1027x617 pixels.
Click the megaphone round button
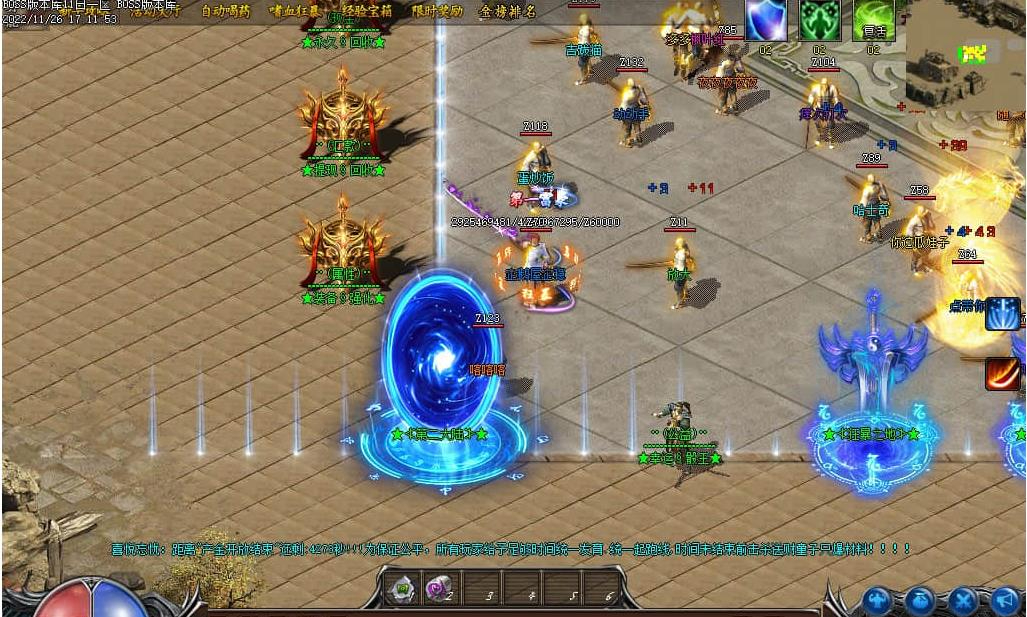[1004, 601]
